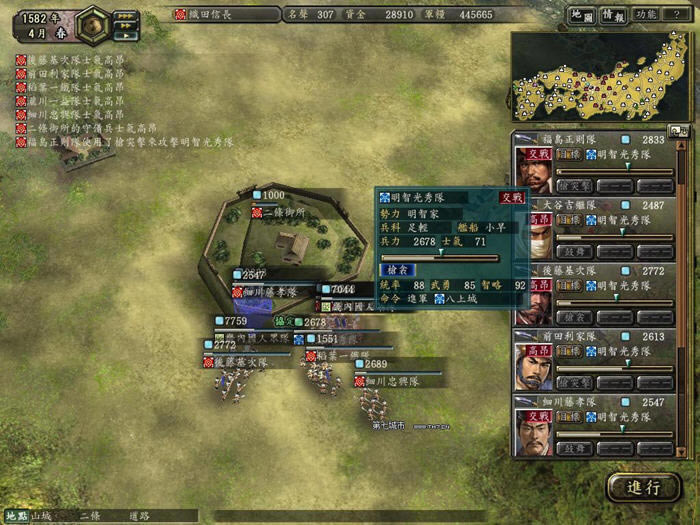
Task: Click the 進行 proceed button
Action: 643,488
